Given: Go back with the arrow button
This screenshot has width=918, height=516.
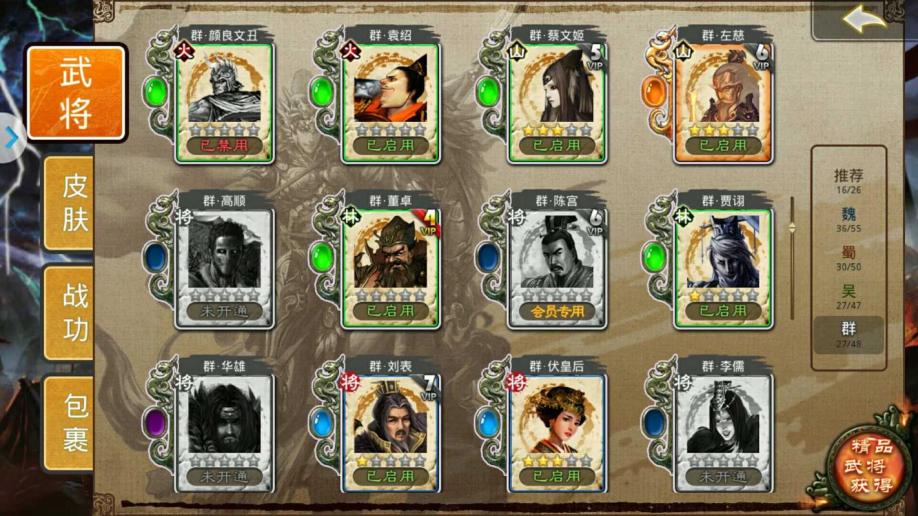Looking at the screenshot, I should 863,19.
